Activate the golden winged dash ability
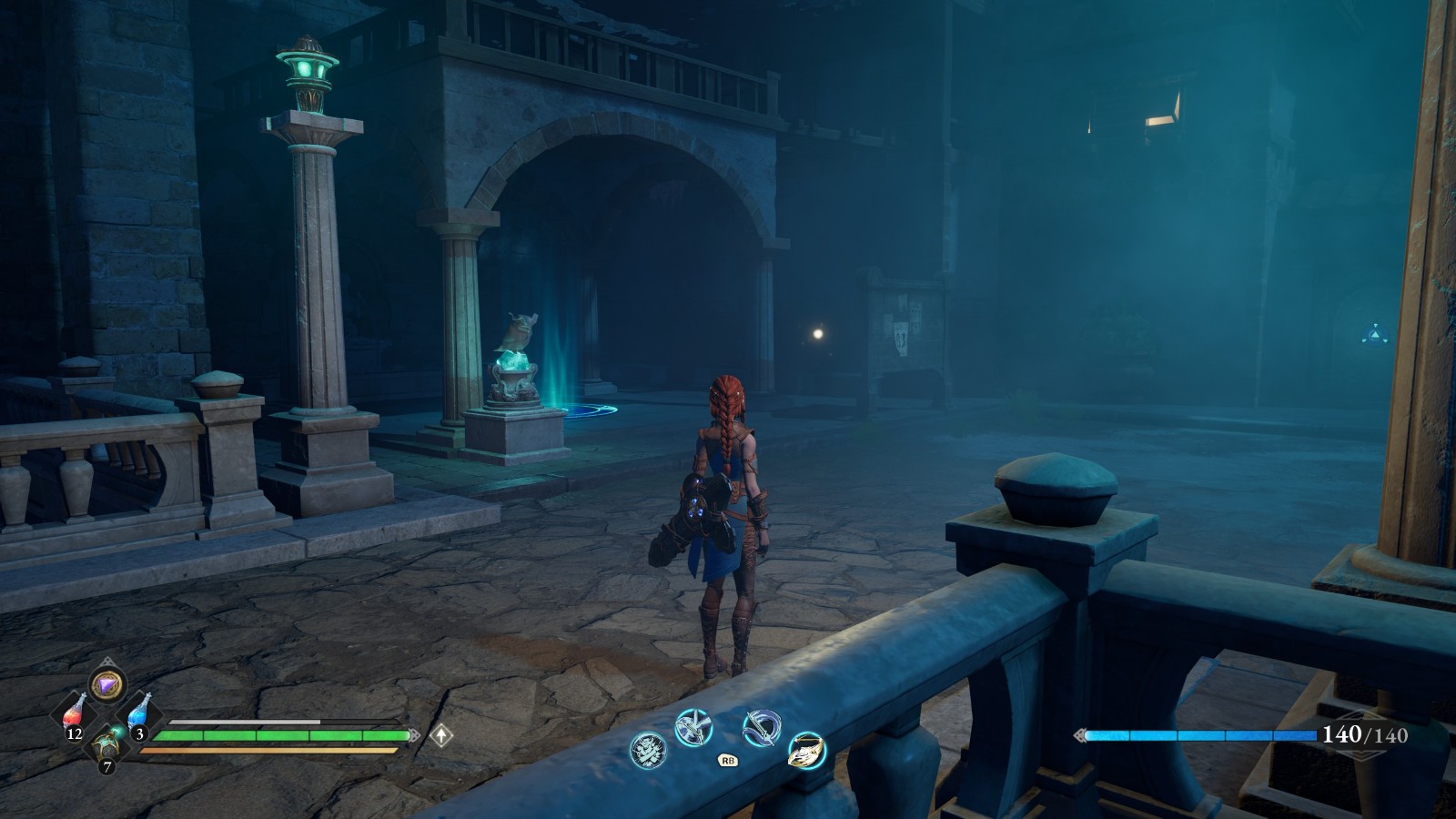Image resolution: width=1456 pixels, height=819 pixels. coord(806,750)
